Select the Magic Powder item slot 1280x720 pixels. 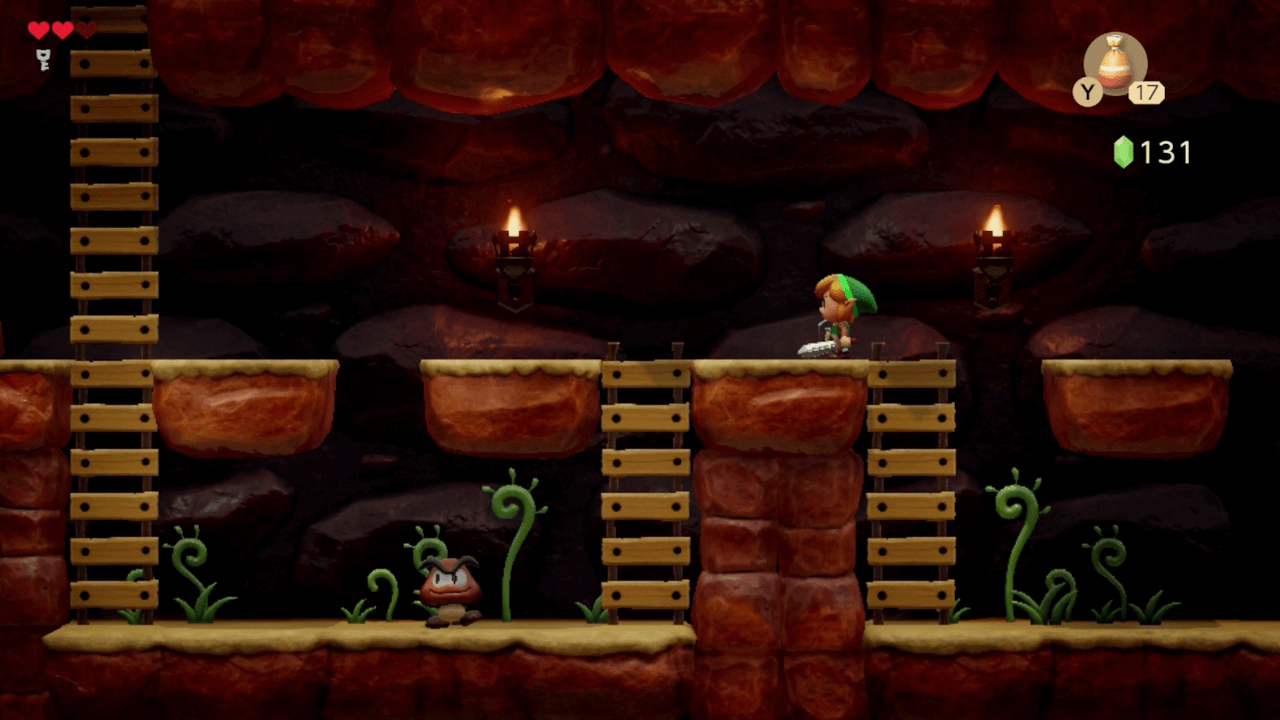click(x=1115, y=64)
